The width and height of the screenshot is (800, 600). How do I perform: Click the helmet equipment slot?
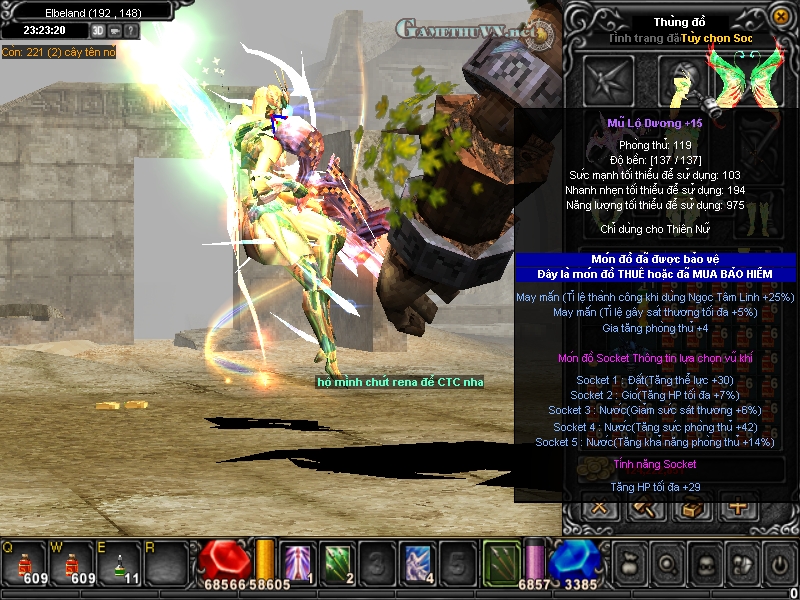682,79
